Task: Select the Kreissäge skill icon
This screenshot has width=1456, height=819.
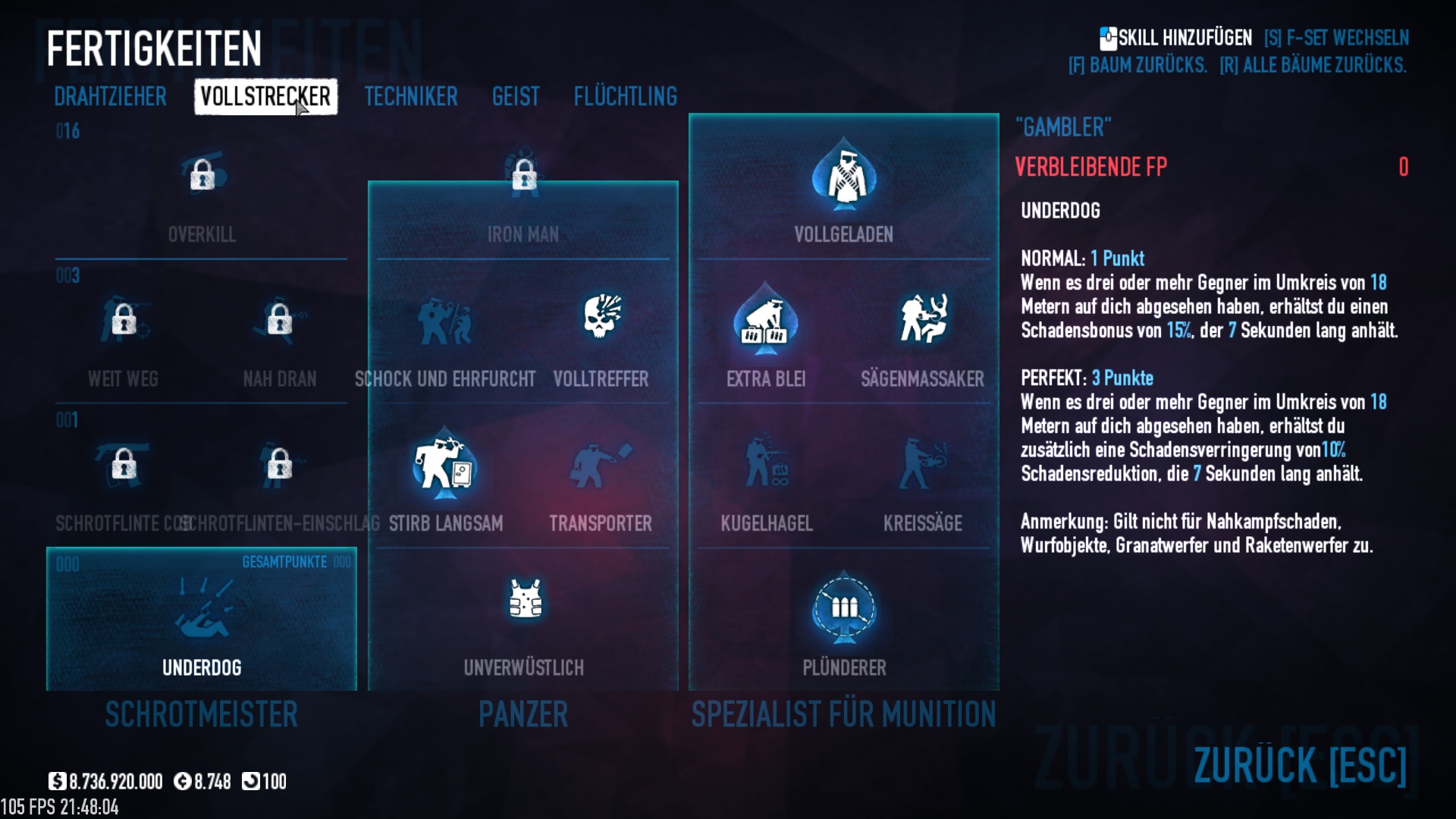Action: point(922,464)
